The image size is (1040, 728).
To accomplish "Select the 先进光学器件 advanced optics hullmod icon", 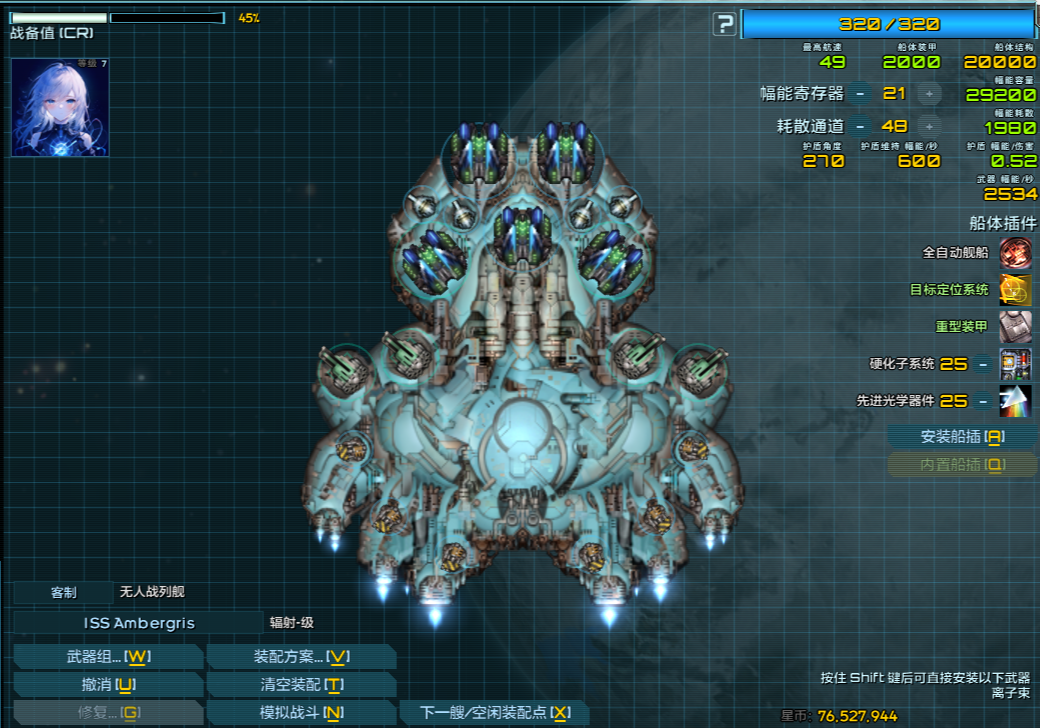I will coord(1015,401).
